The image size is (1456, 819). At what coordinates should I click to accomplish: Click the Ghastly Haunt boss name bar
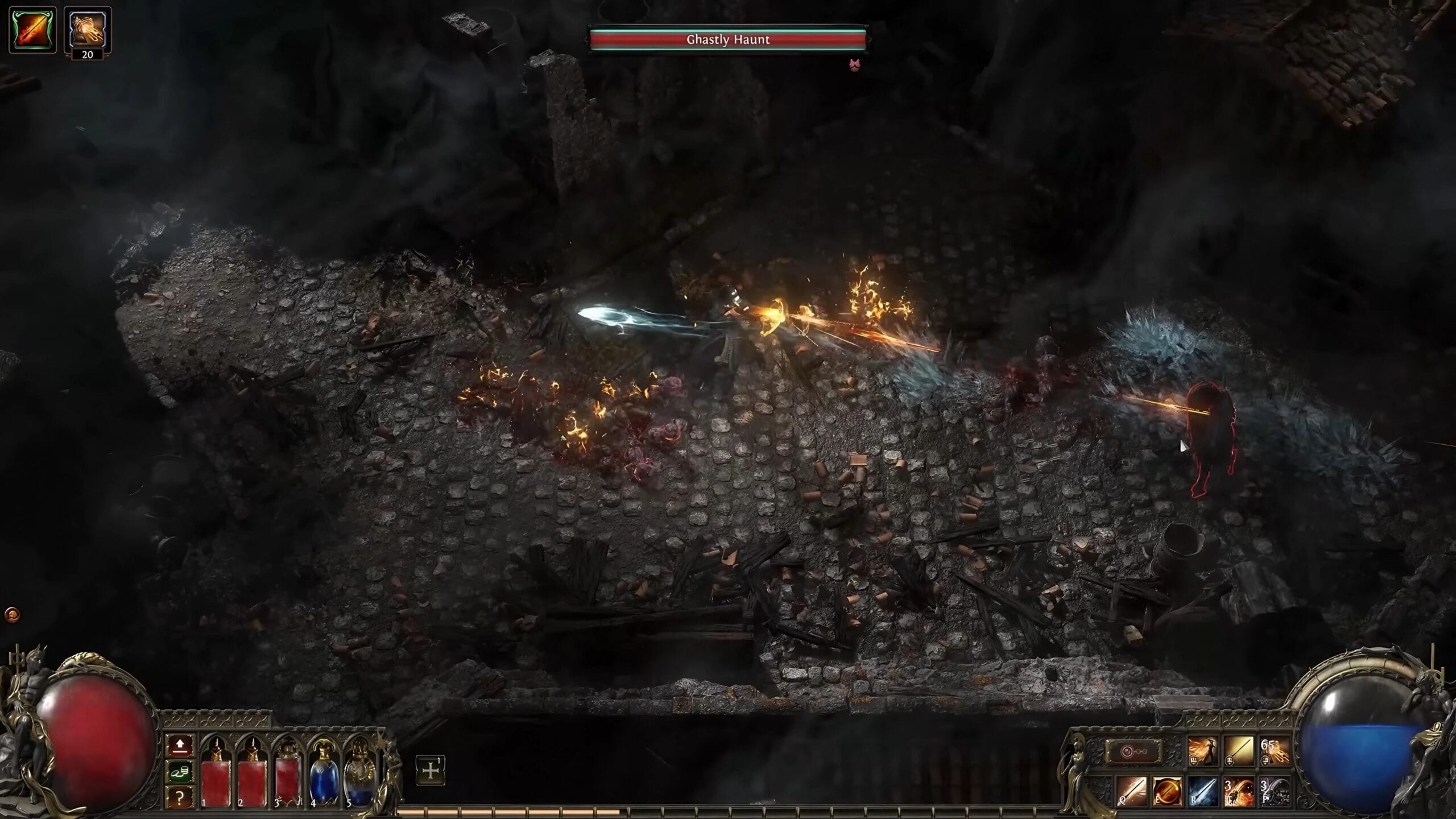pyautogui.click(x=728, y=40)
